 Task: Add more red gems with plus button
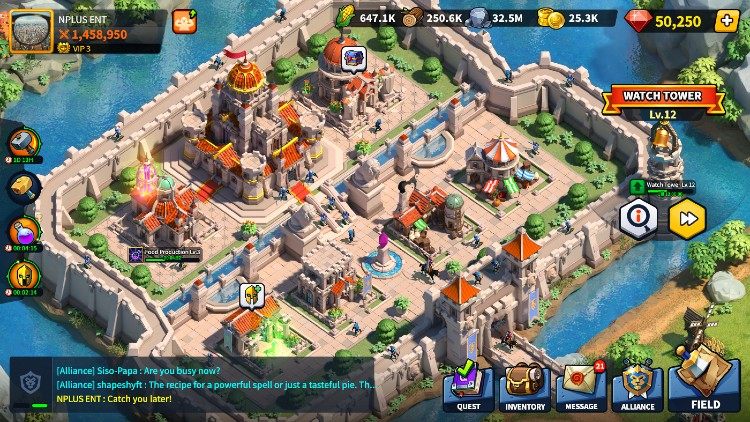726,20
